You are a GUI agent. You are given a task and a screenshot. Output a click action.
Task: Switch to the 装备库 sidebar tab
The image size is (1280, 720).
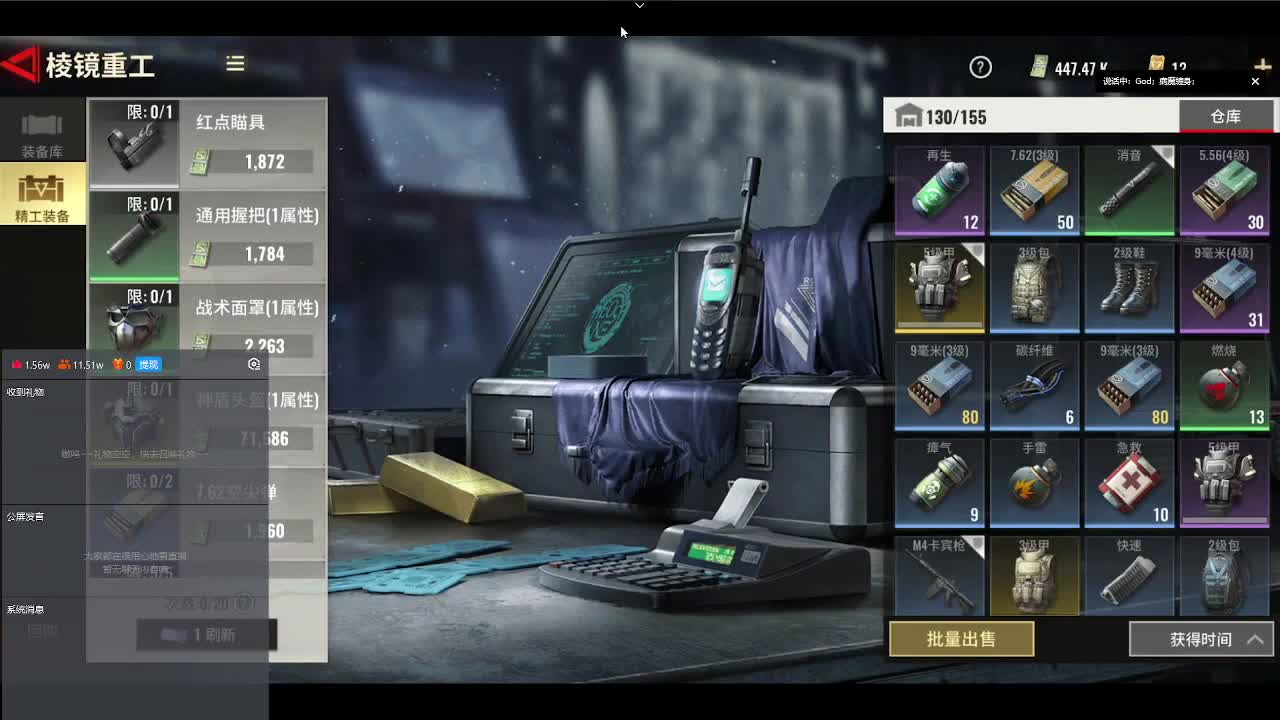(43, 135)
